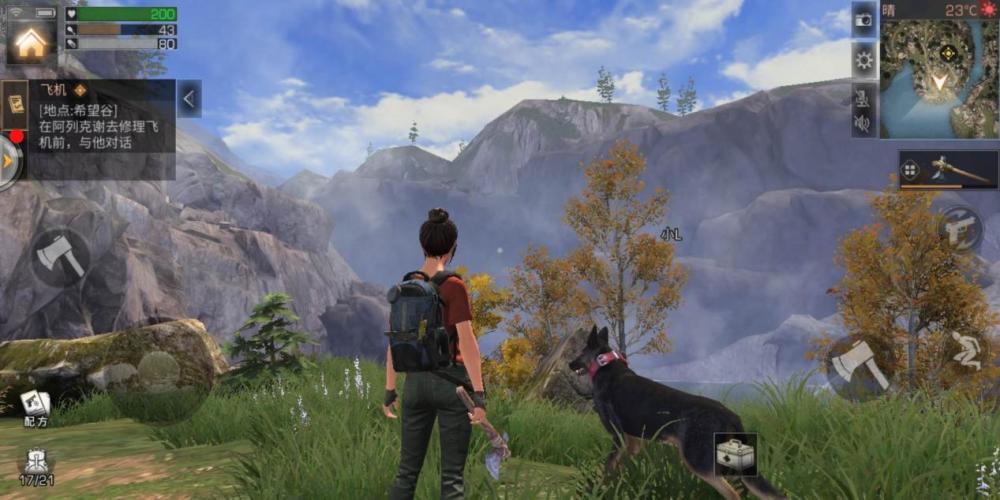Collapse the quest panel with the arrow
Viewport: 1000px width, 500px height.
pyautogui.click(x=189, y=98)
